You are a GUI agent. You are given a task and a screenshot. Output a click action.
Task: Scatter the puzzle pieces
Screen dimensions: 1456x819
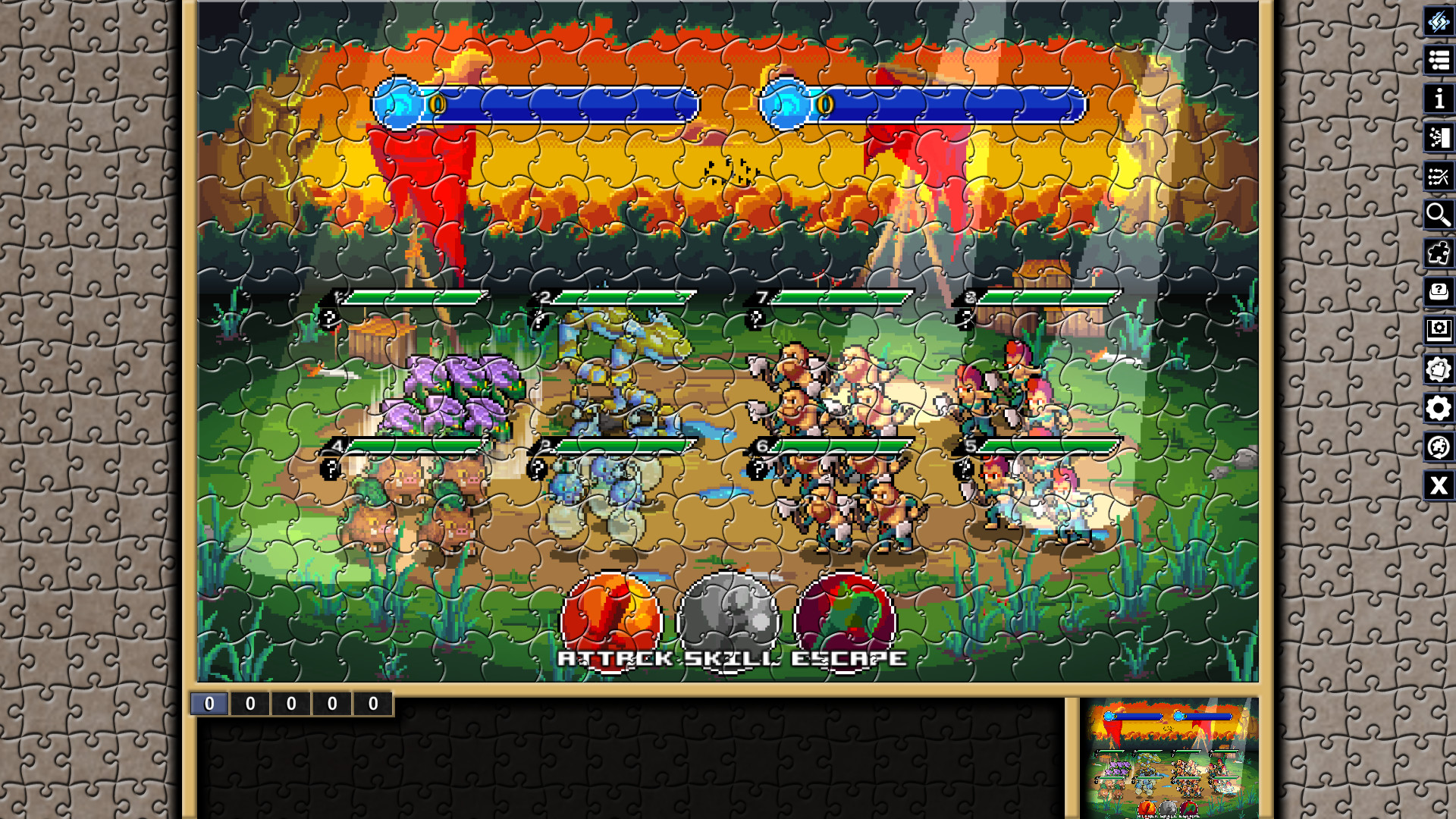(1439, 138)
